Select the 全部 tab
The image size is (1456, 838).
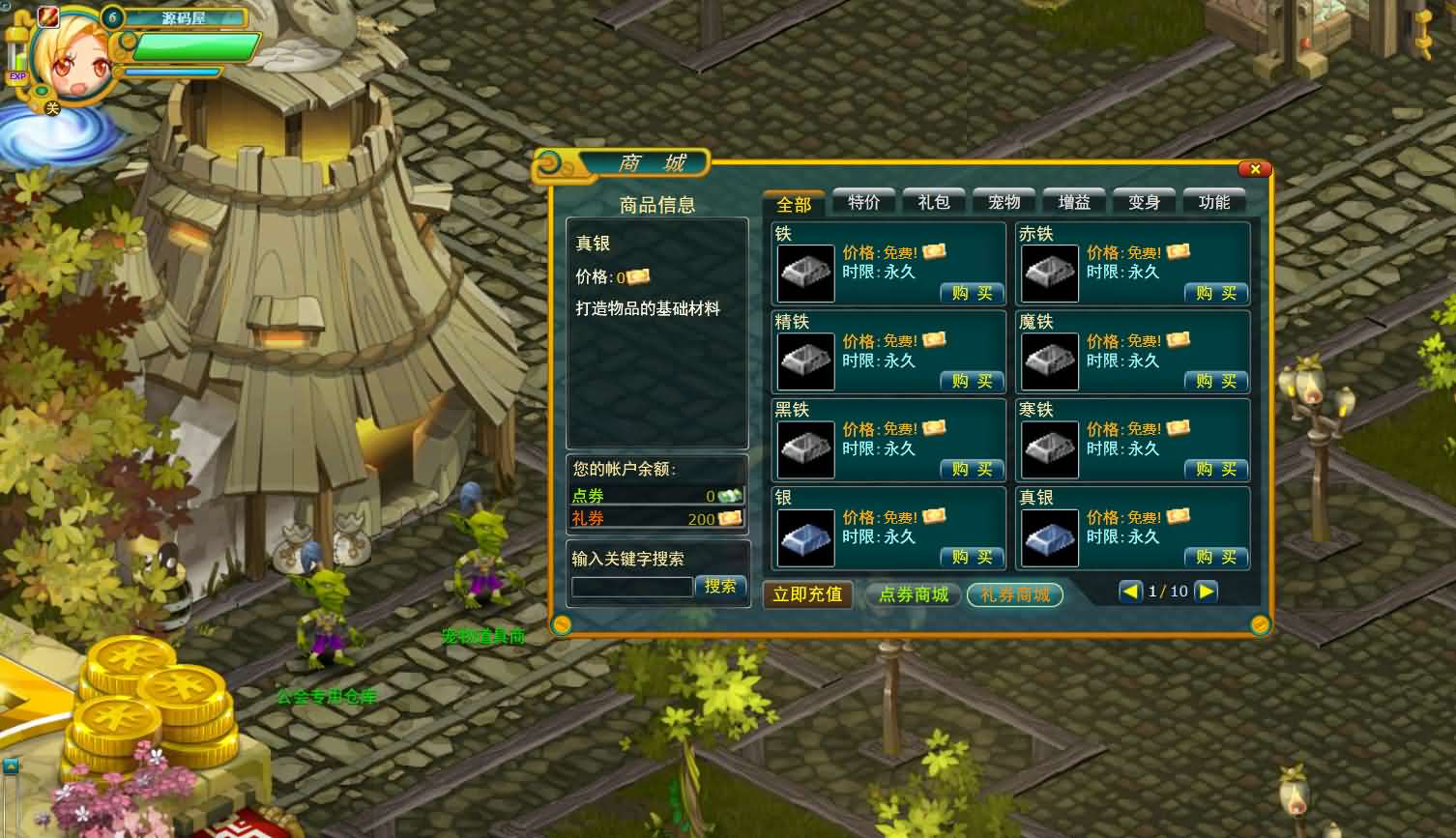click(794, 204)
